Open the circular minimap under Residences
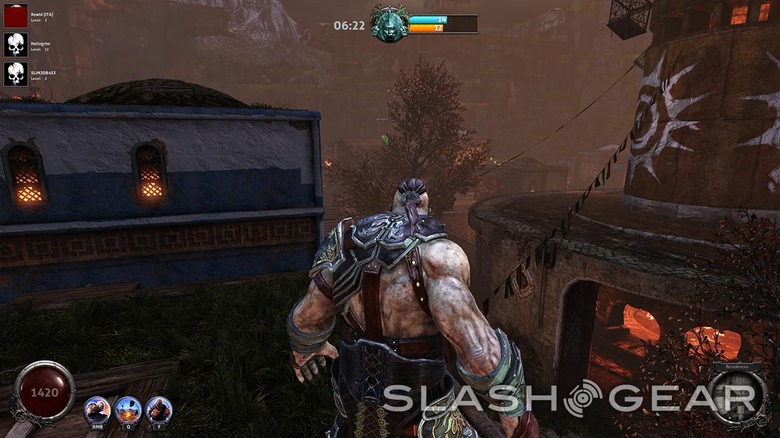Viewport: 780px width, 438px height. pyautogui.click(x=739, y=398)
